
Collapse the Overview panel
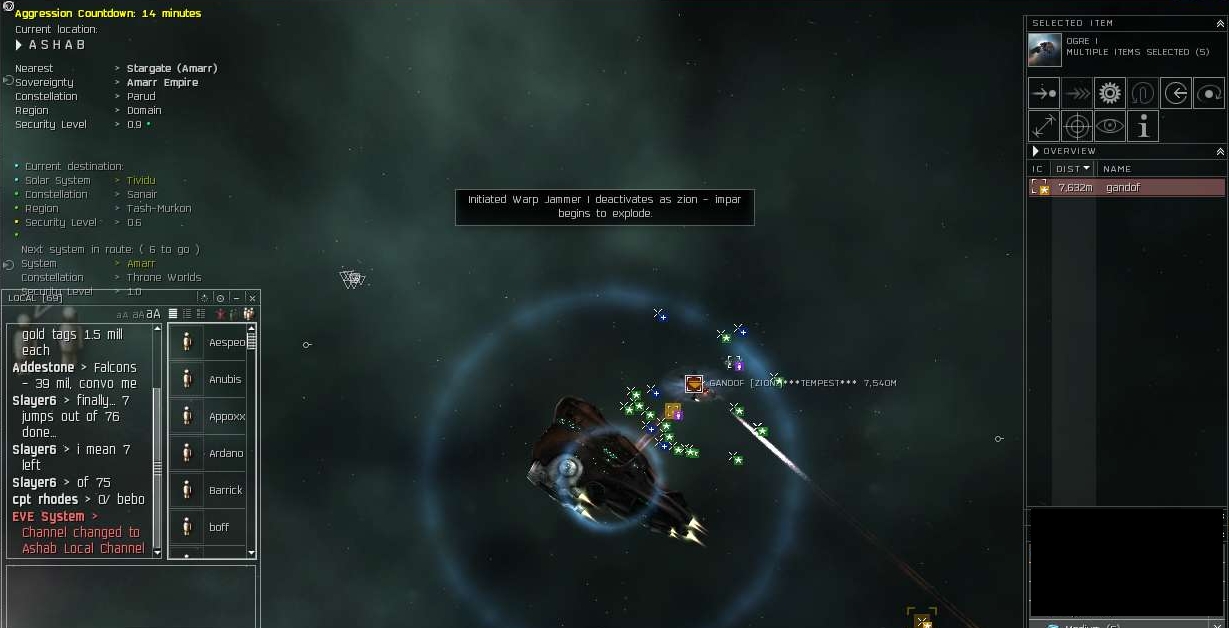point(1220,151)
